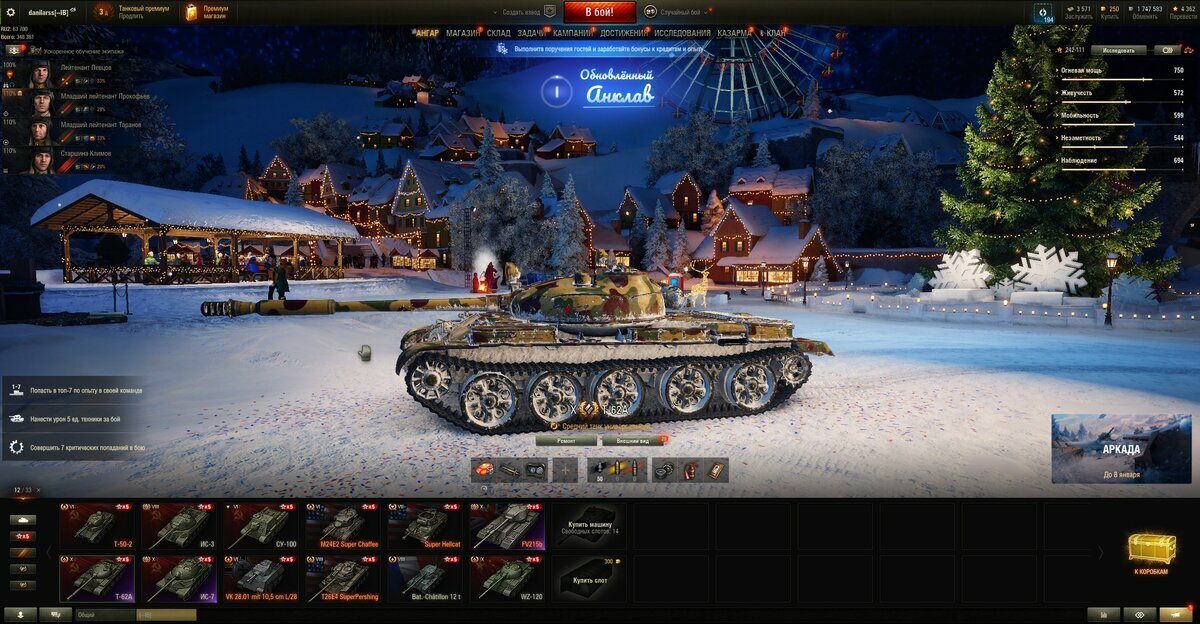Open the Внешний вид customization

[x=635, y=440]
